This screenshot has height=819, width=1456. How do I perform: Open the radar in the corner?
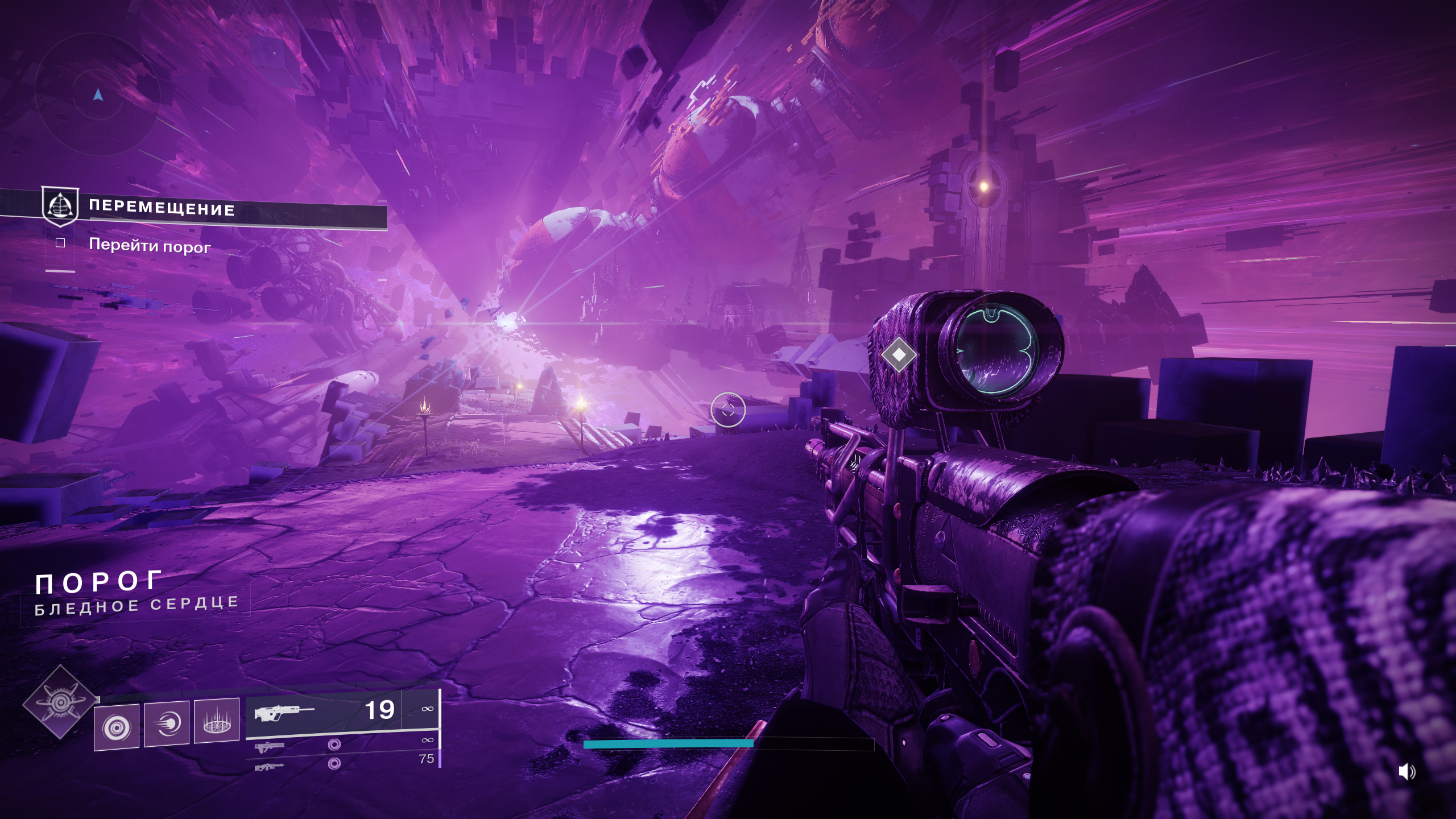[x=98, y=95]
